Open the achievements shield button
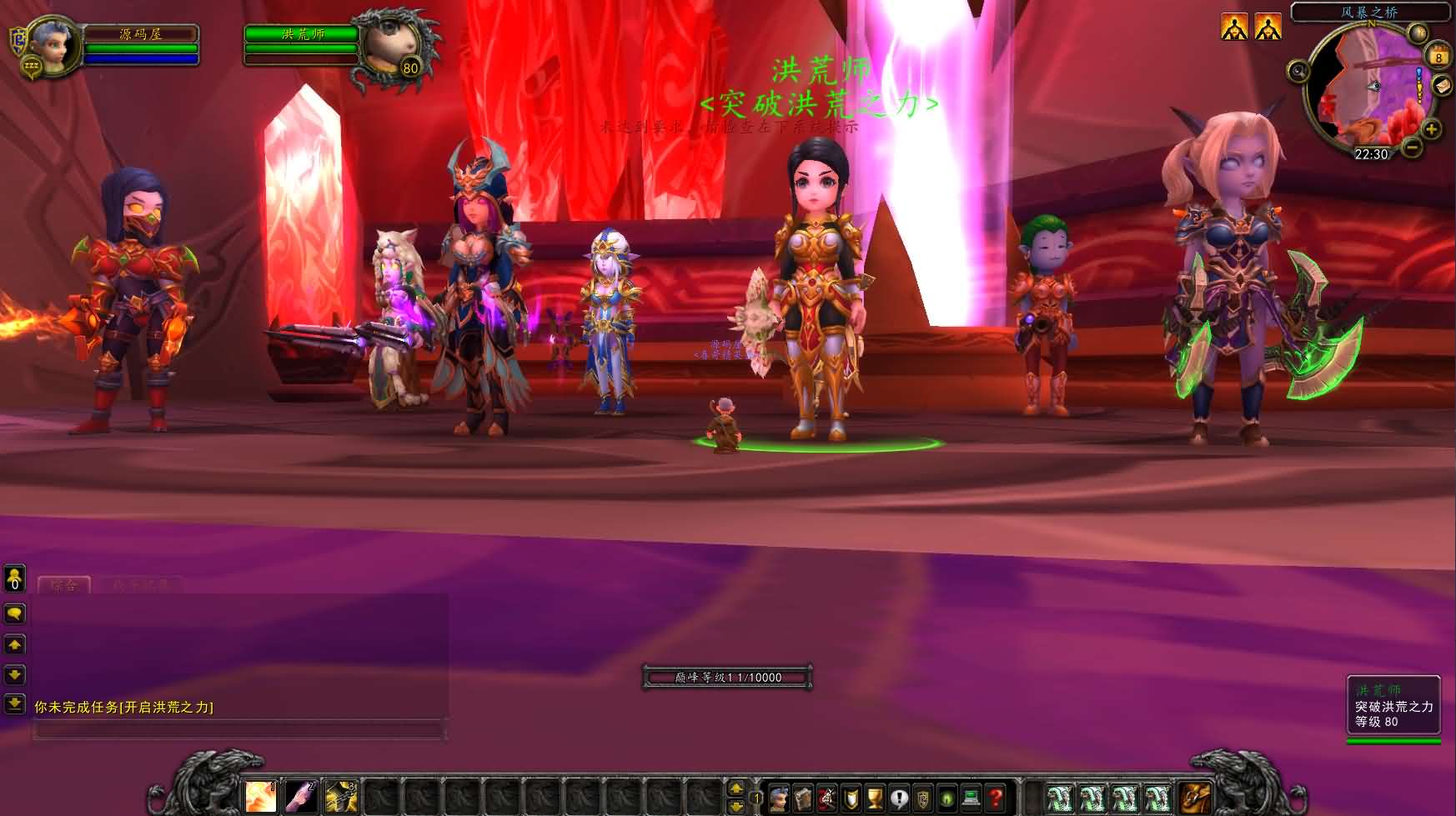 pyautogui.click(x=851, y=798)
